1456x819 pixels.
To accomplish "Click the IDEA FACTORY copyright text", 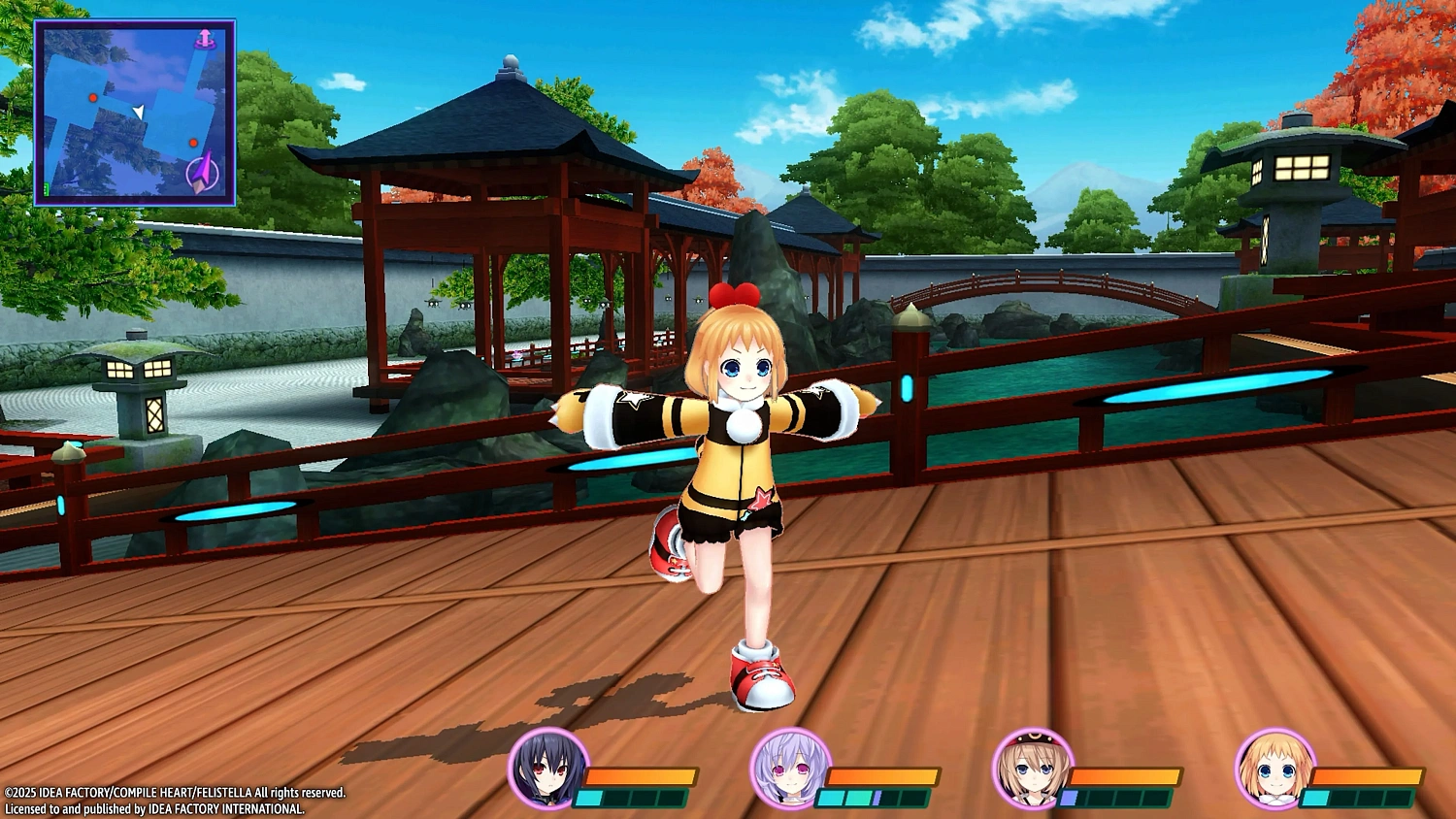I will click(175, 791).
